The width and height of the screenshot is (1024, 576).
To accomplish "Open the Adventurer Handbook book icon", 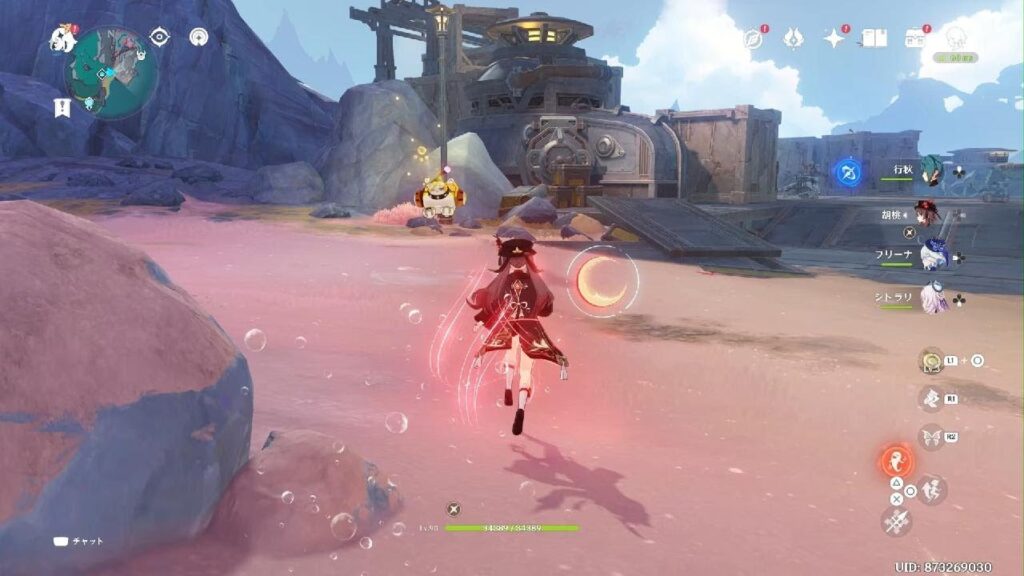I will [x=875, y=38].
